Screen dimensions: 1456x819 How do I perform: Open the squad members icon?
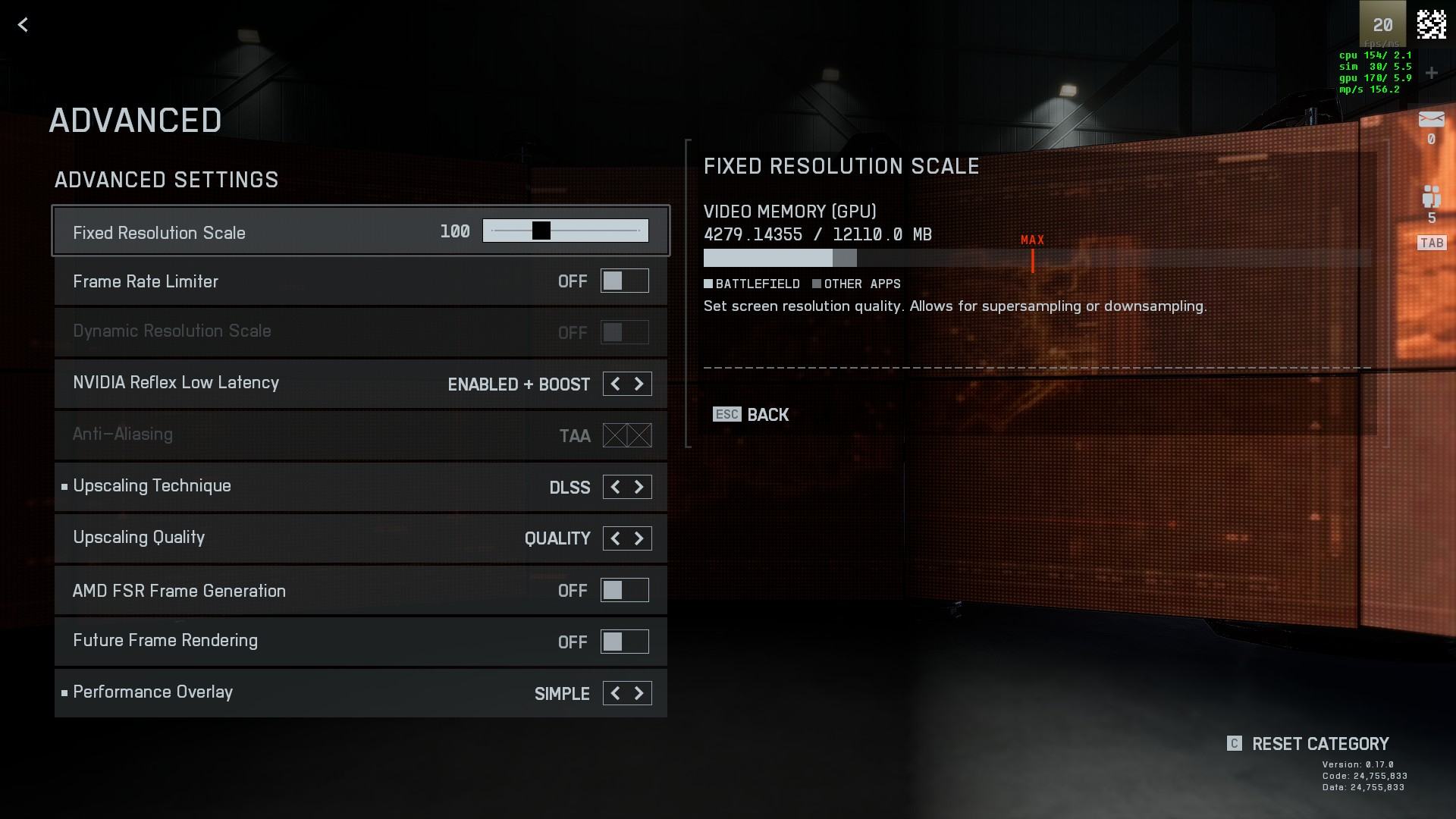click(1431, 196)
